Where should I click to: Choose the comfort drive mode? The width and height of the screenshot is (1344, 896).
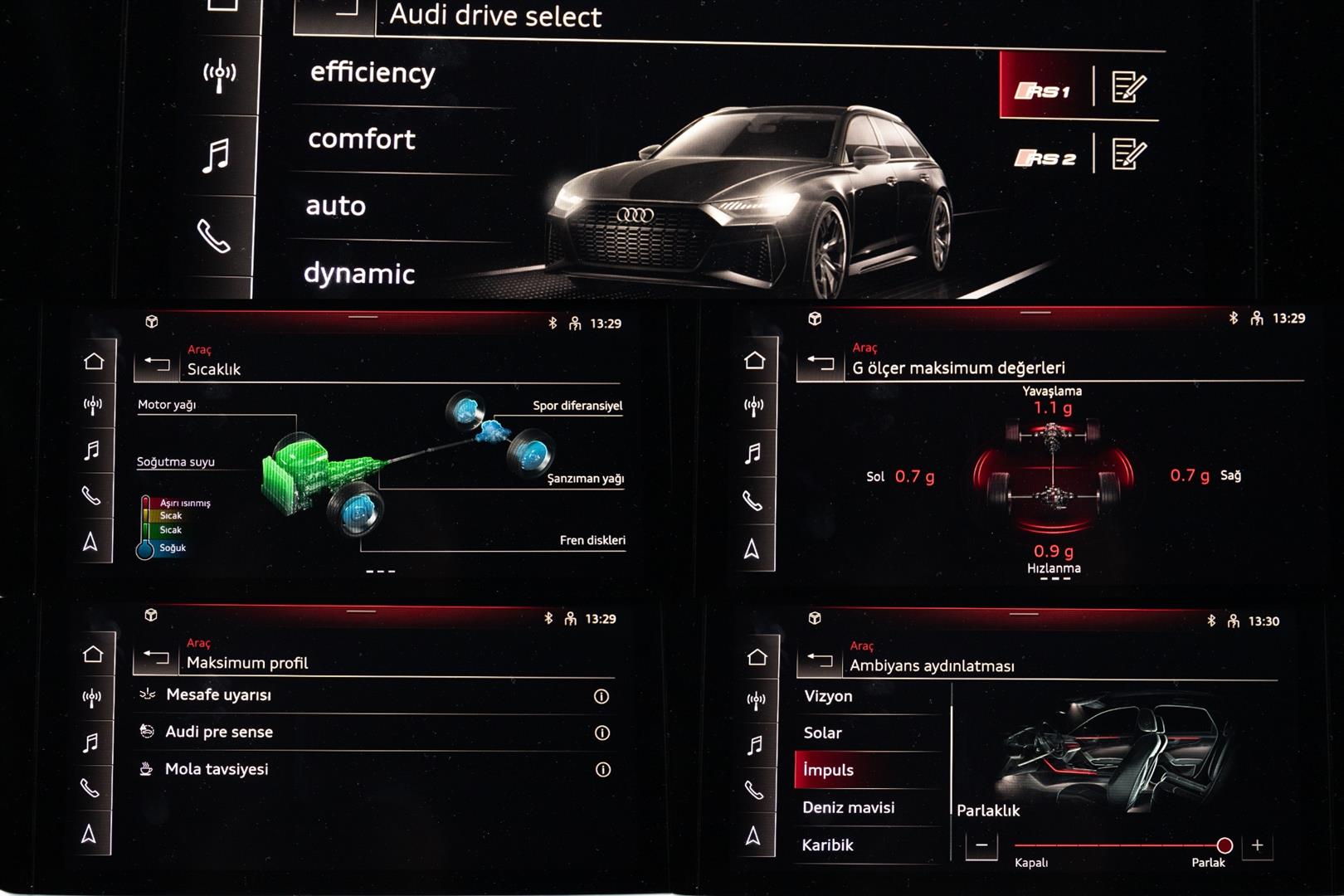[x=362, y=139]
